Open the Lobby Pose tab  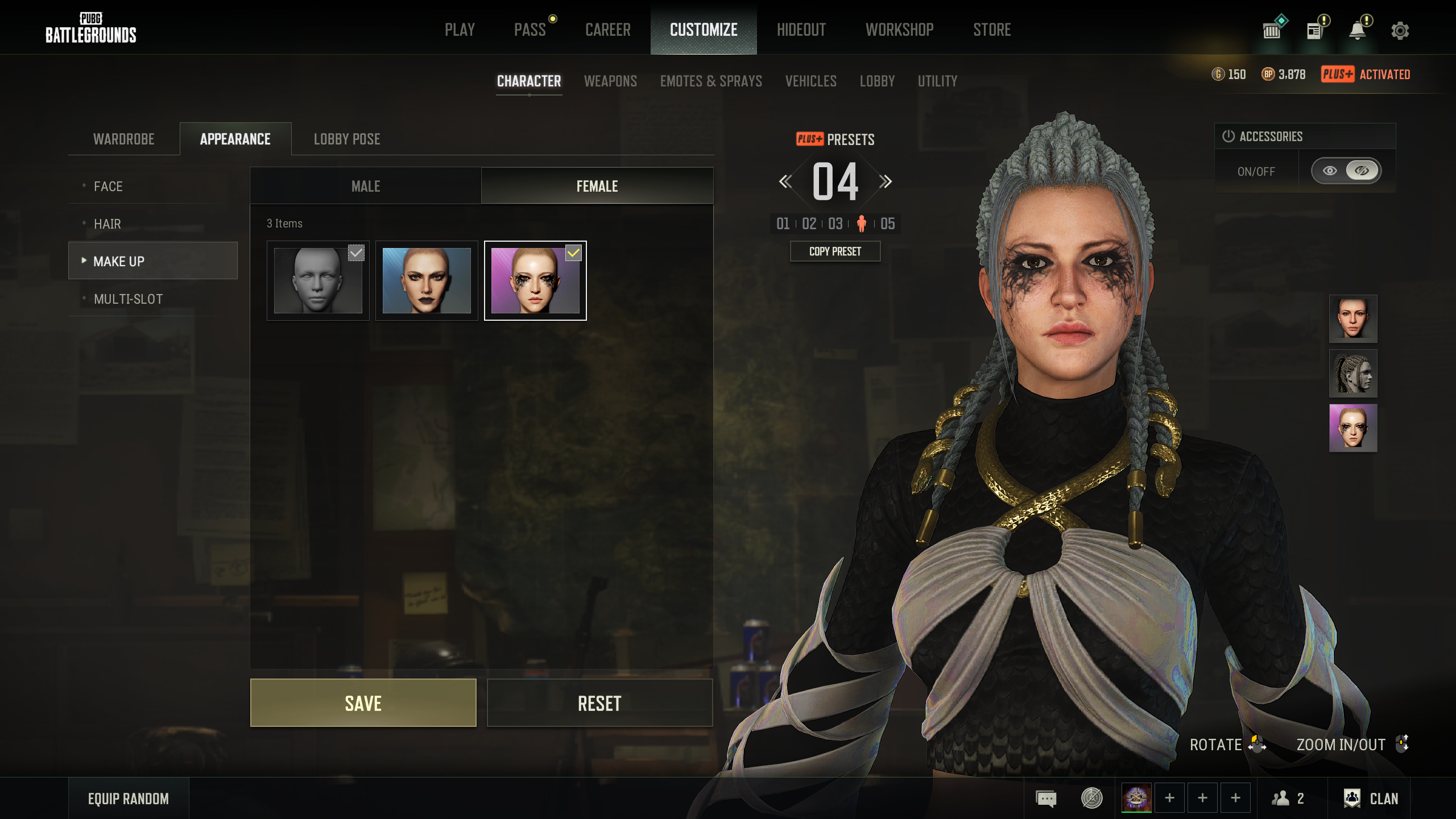347,139
